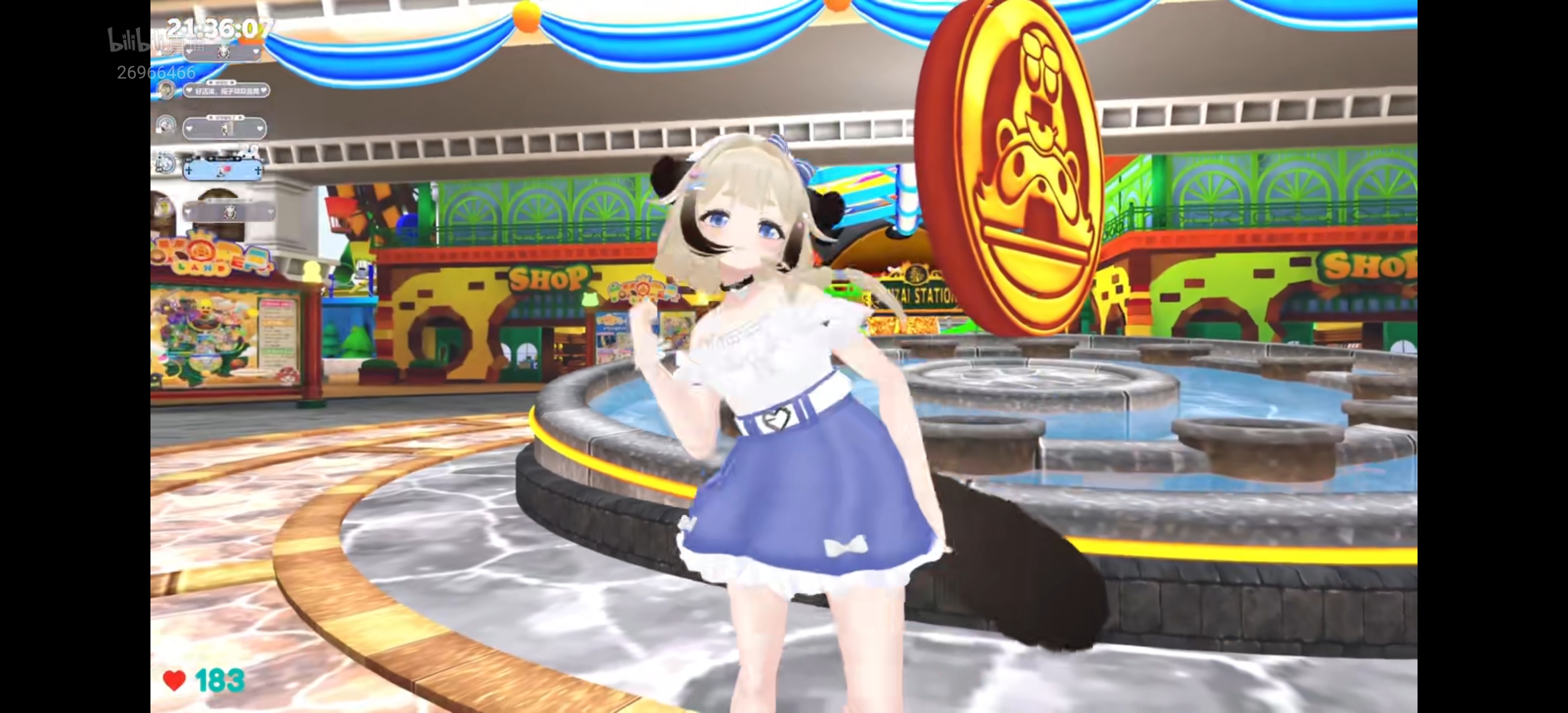Screen dimensions: 1568x713
Task: Select the light blue highlighted chat bubble
Action: coord(222,170)
